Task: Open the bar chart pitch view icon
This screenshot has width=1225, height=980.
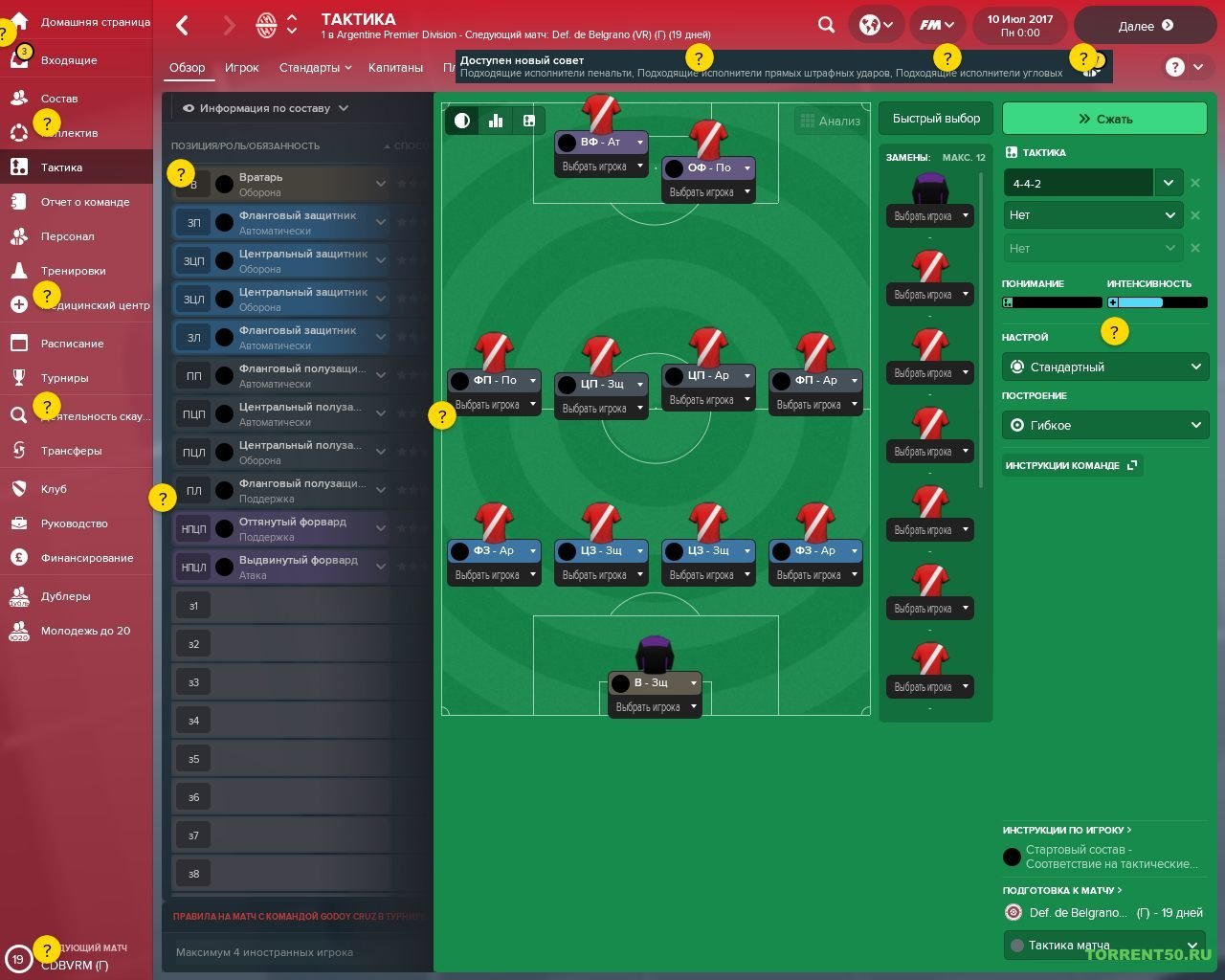Action: [495, 121]
